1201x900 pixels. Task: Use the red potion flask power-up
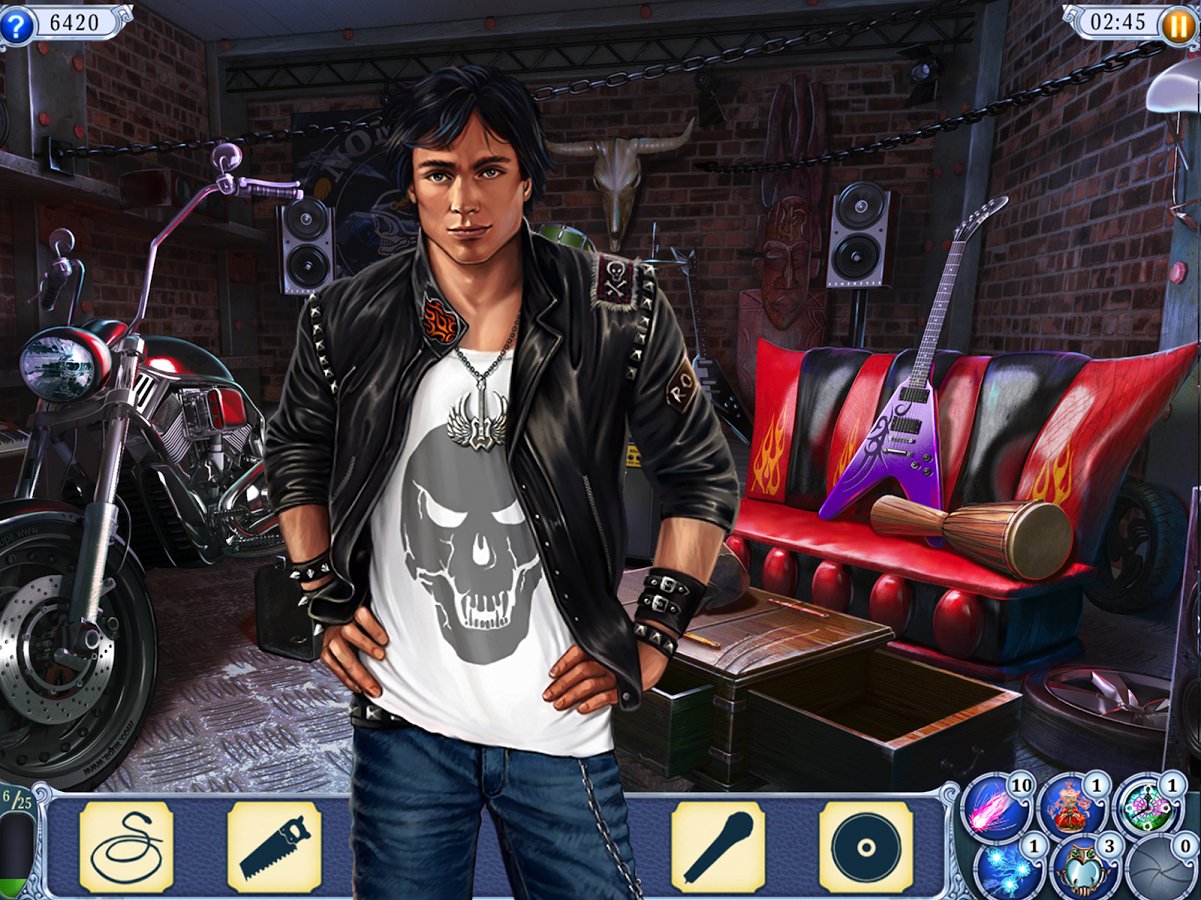pos(1070,808)
